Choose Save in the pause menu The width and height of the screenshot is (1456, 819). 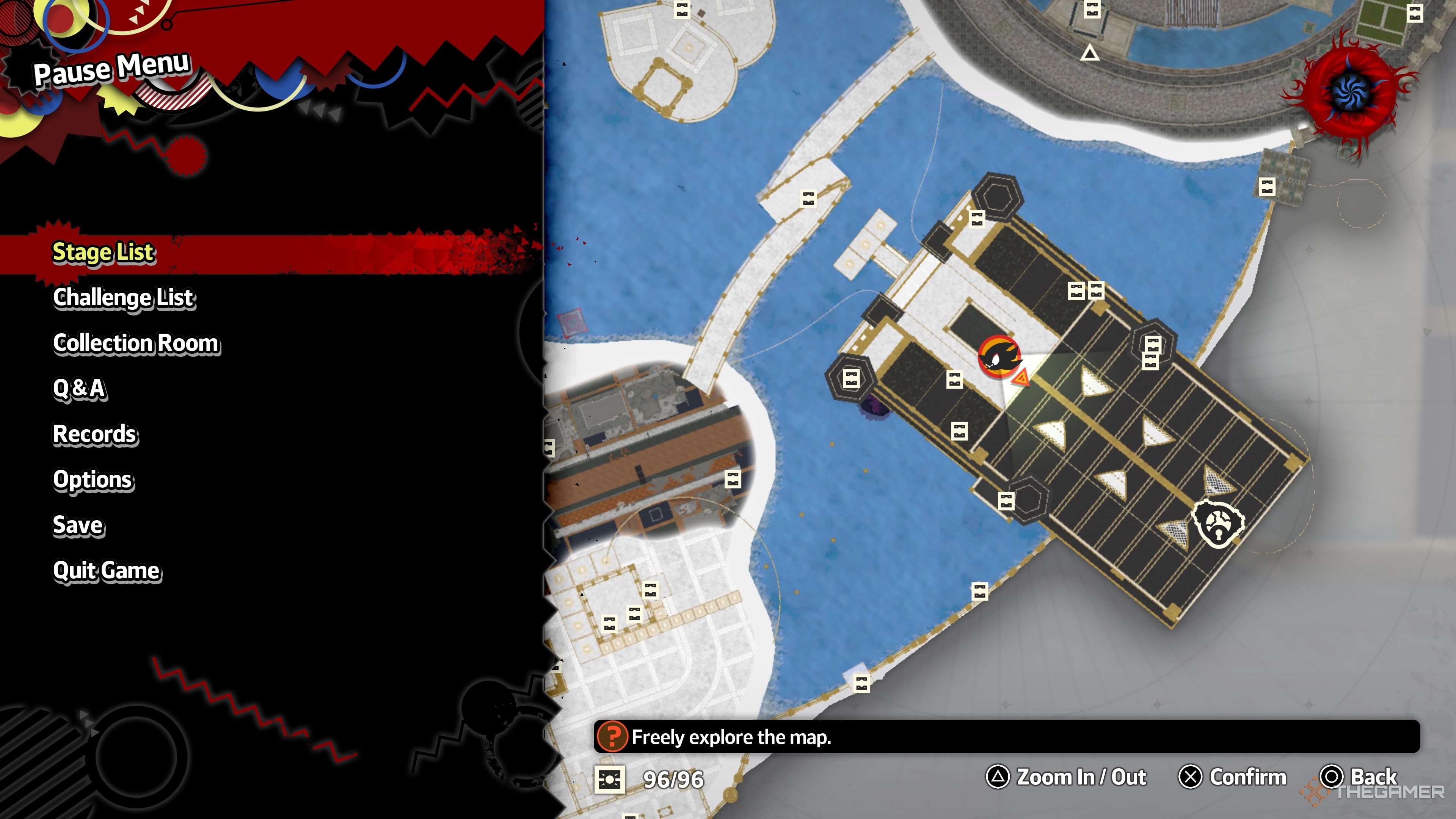click(78, 525)
